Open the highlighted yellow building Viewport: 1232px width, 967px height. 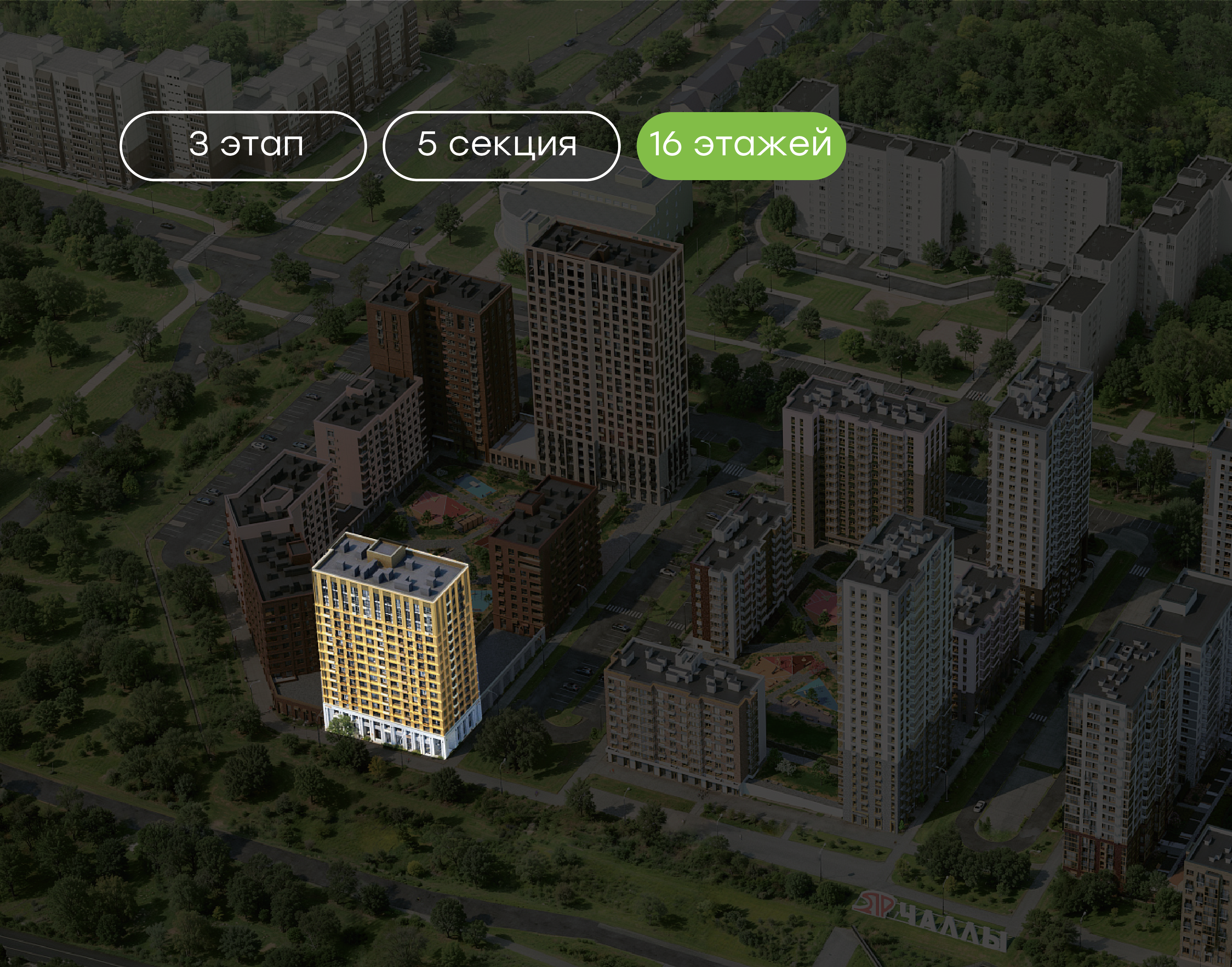396,645
